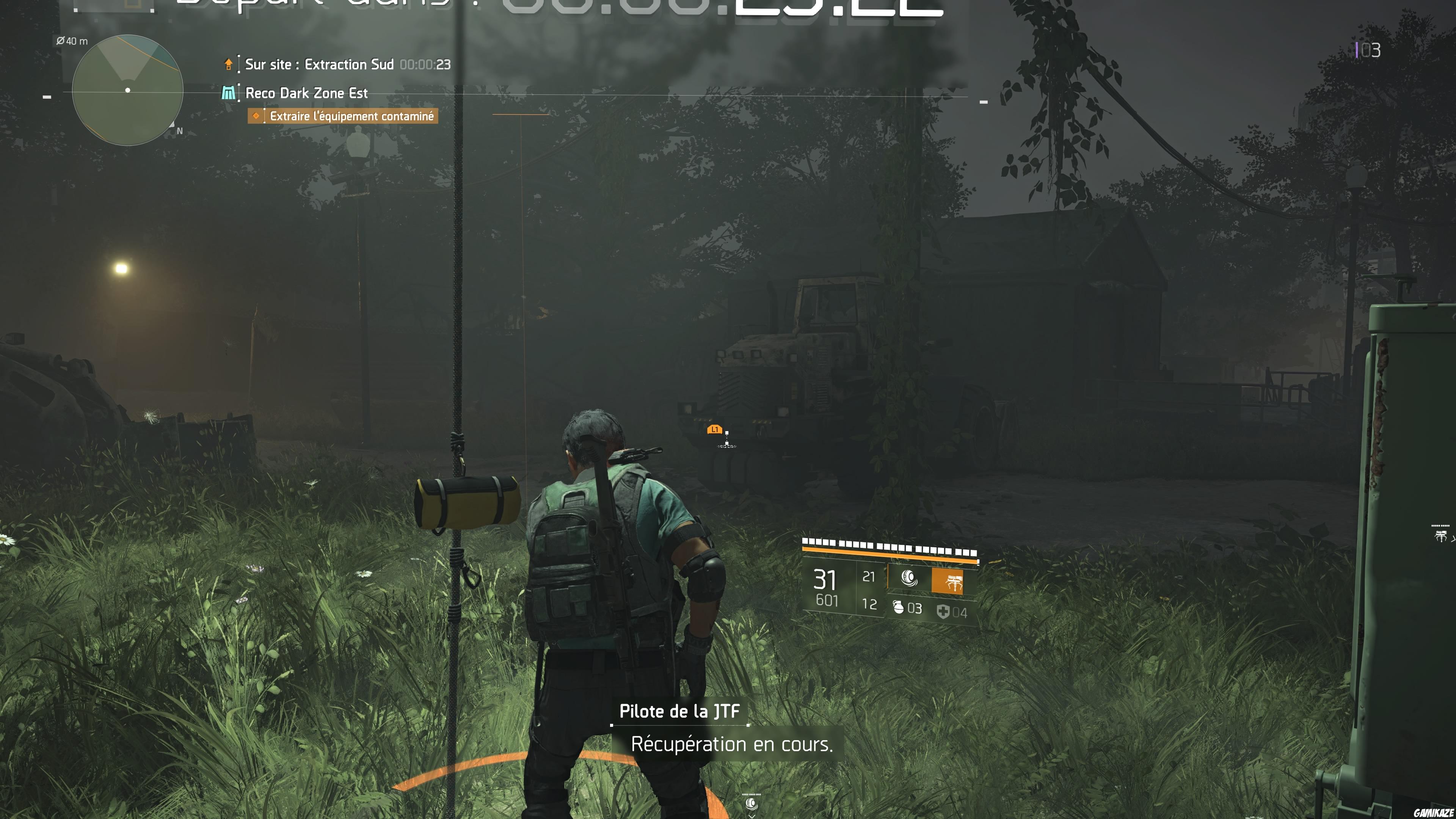Screen dimensions: 1456x819
Task: Select the Pilote de la JTF nameplate
Action: click(x=681, y=712)
